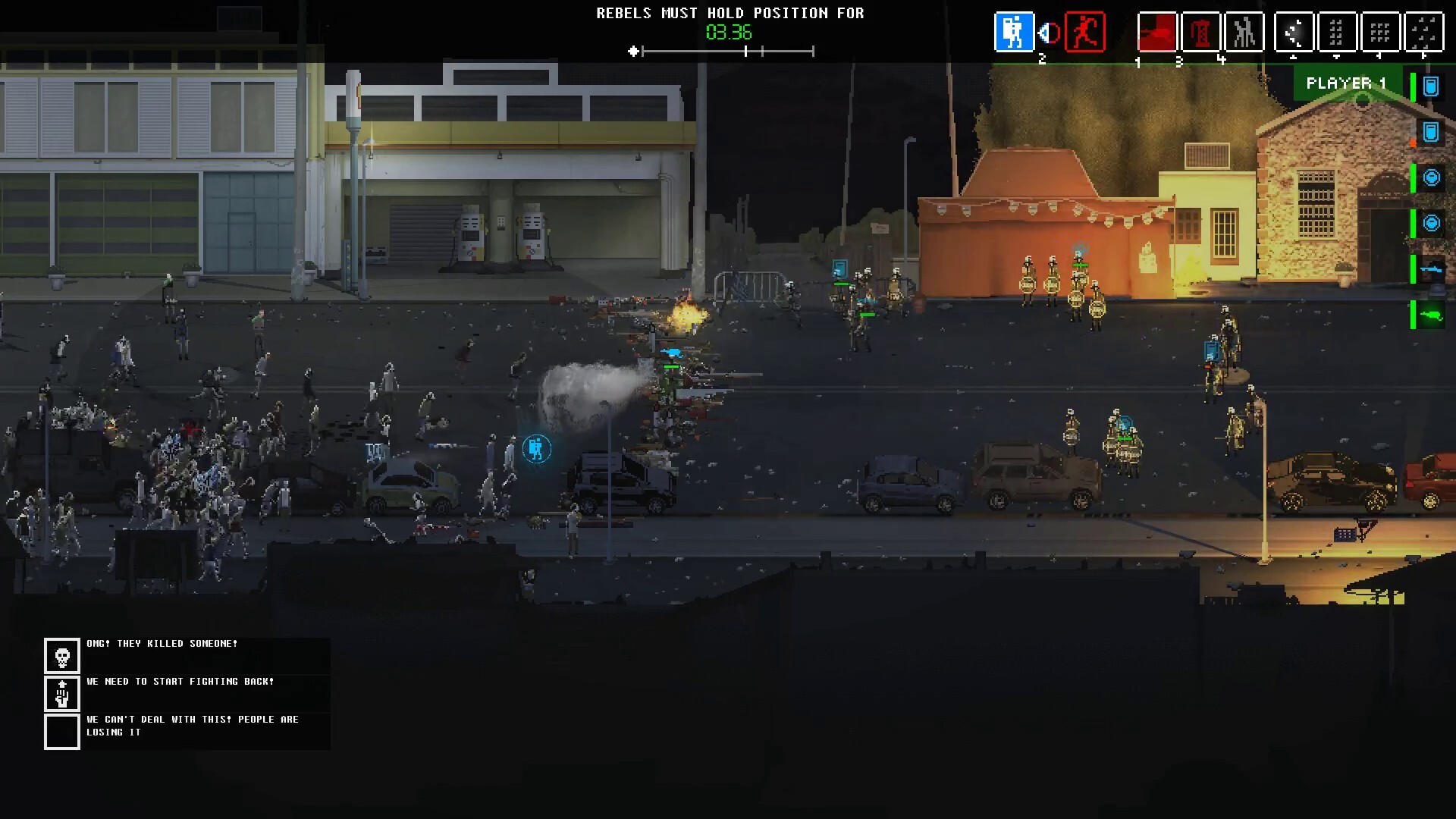Click the raised fist icon in the dialogue box
1456x819 pixels.
pos(61,694)
